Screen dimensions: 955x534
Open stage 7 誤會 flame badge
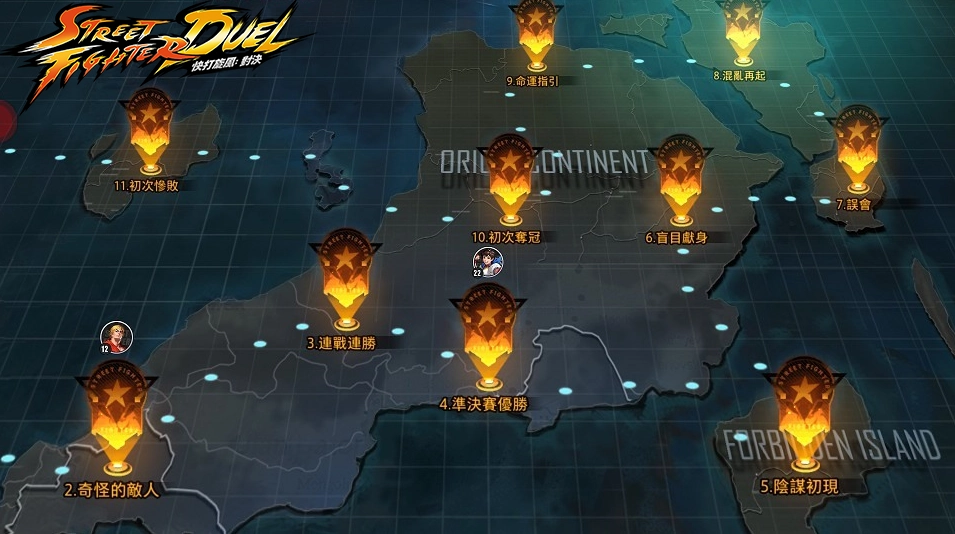pyautogui.click(x=858, y=145)
